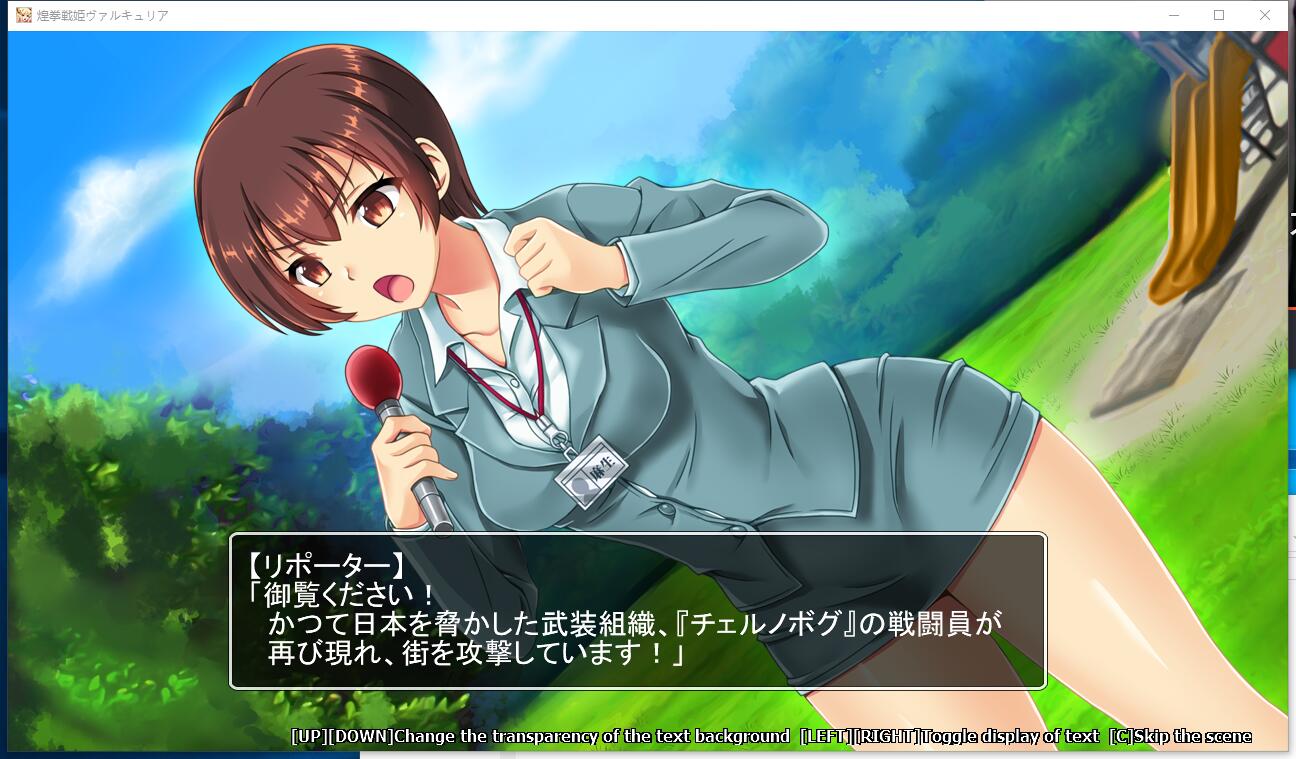Click the [C] key hint in the bottom bar

coord(1122,736)
